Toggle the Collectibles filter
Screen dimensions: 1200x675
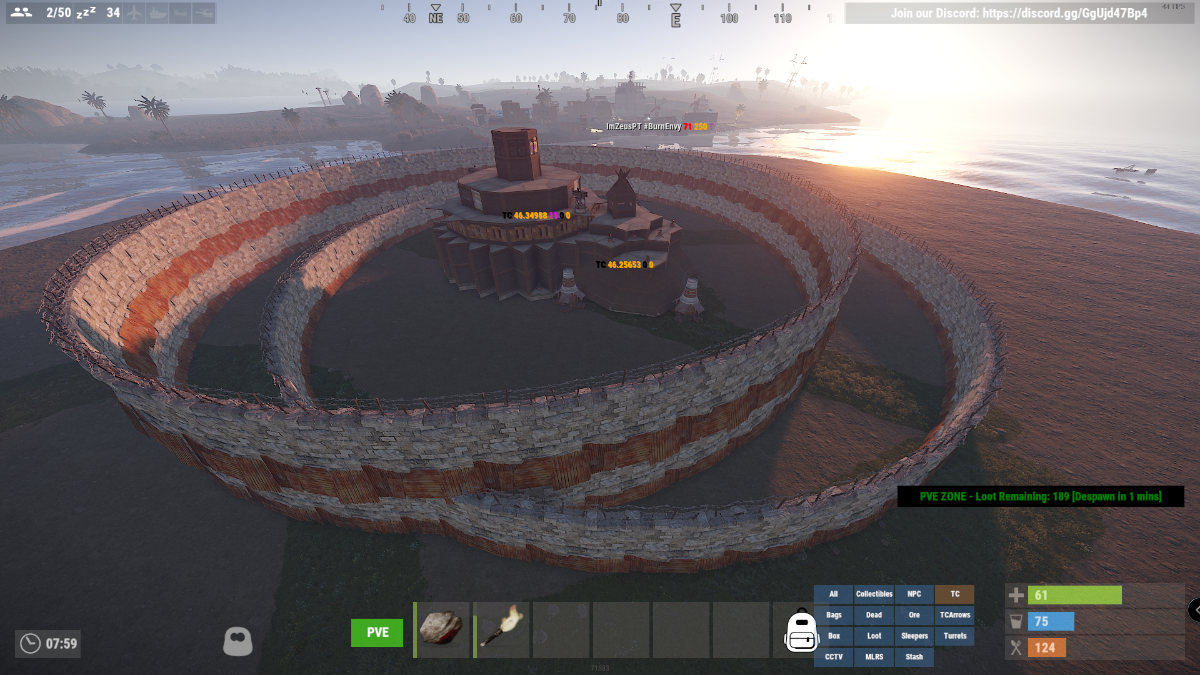tap(874, 594)
